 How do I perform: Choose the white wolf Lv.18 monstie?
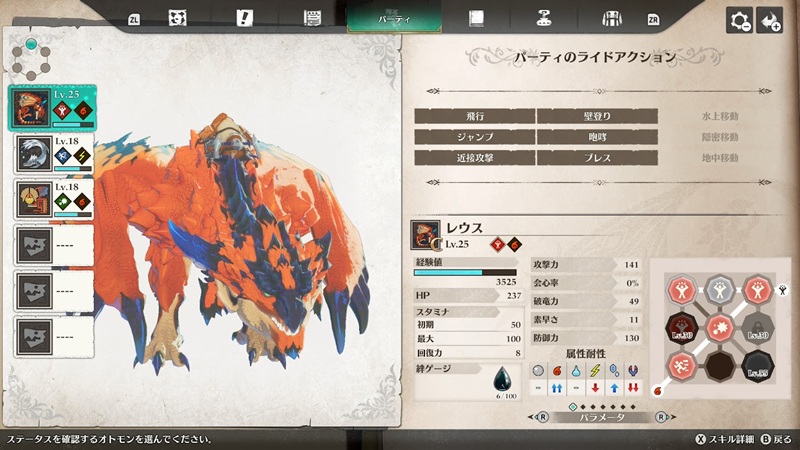[52, 152]
